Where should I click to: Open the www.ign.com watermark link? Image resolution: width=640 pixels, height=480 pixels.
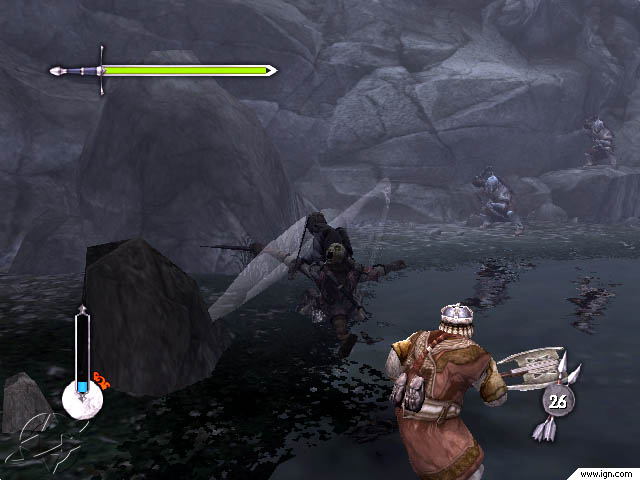point(606,472)
